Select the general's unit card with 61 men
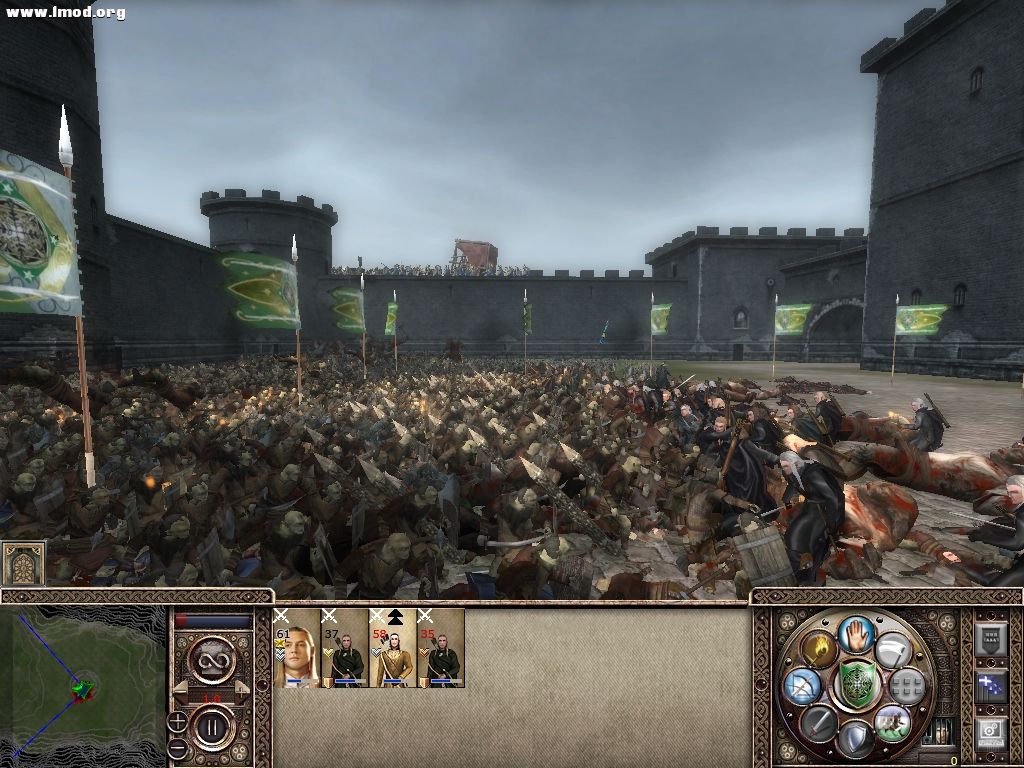The image size is (1024, 768). click(296, 648)
